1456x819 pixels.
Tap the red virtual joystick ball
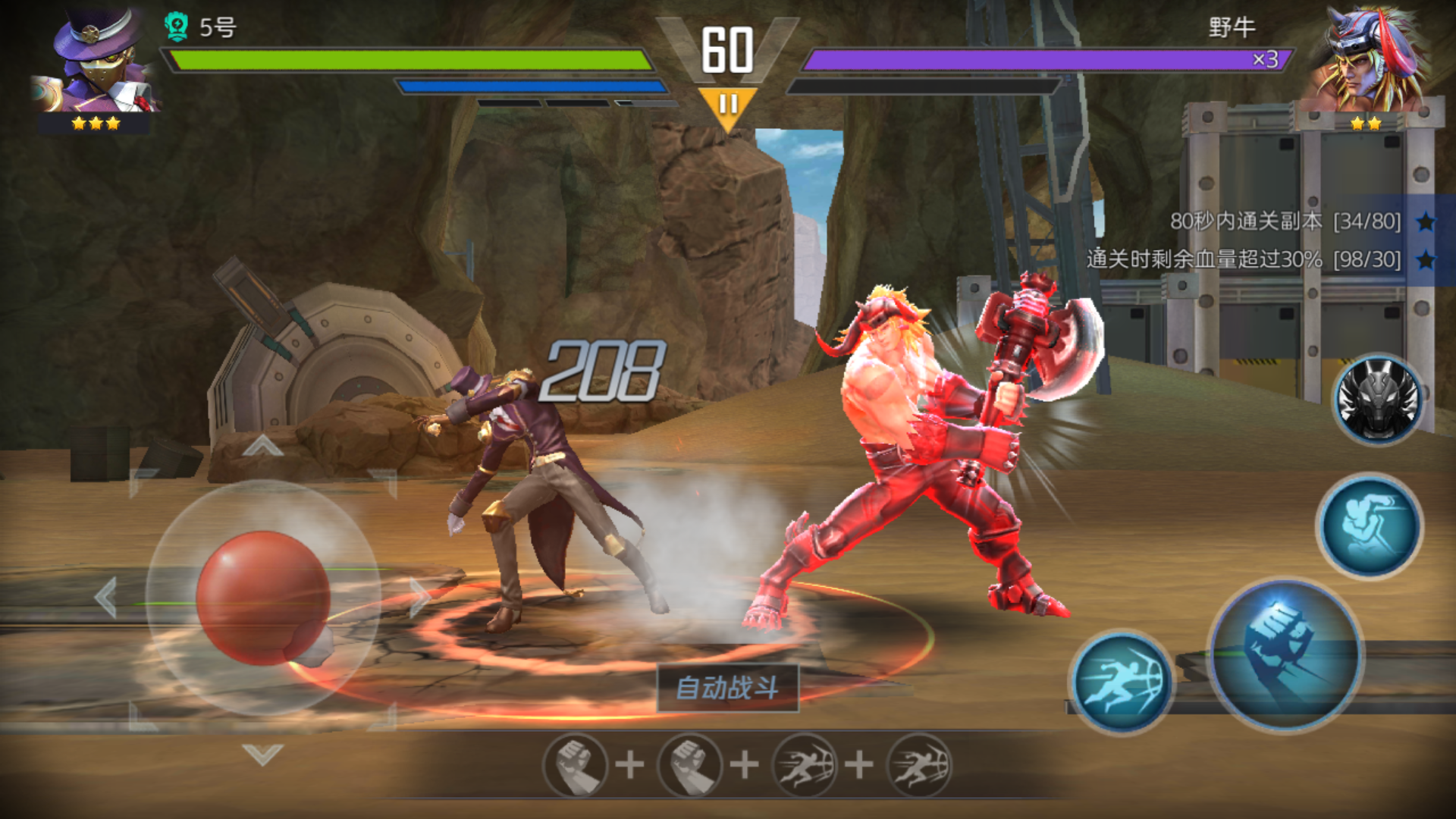[263, 598]
